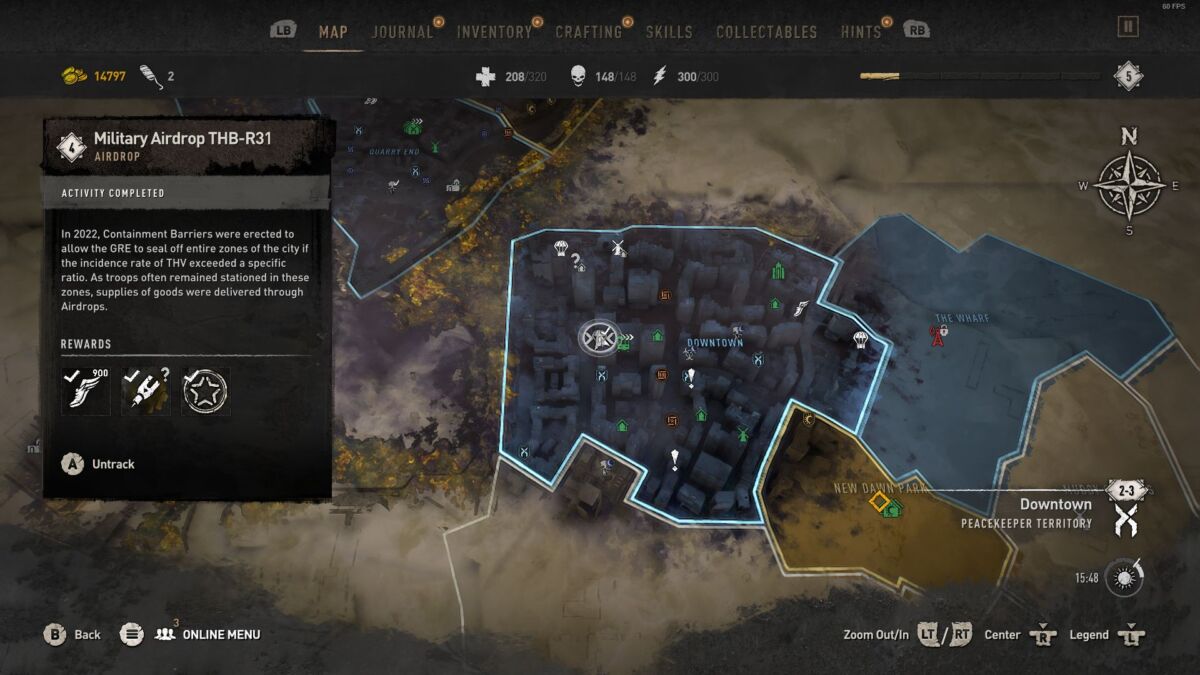Click the pause icon in top corner

click(1128, 27)
